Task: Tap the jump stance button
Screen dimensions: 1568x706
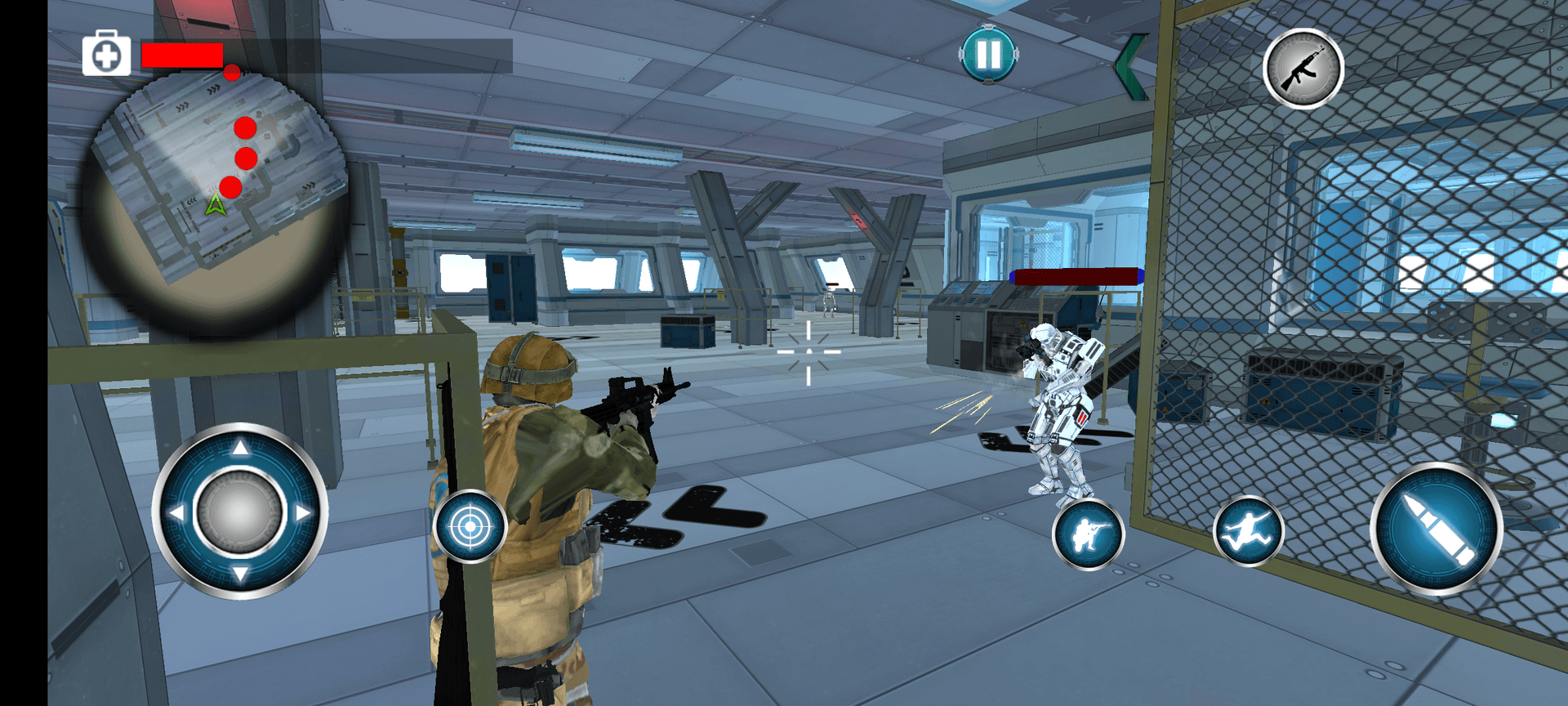Action: 1248,532
